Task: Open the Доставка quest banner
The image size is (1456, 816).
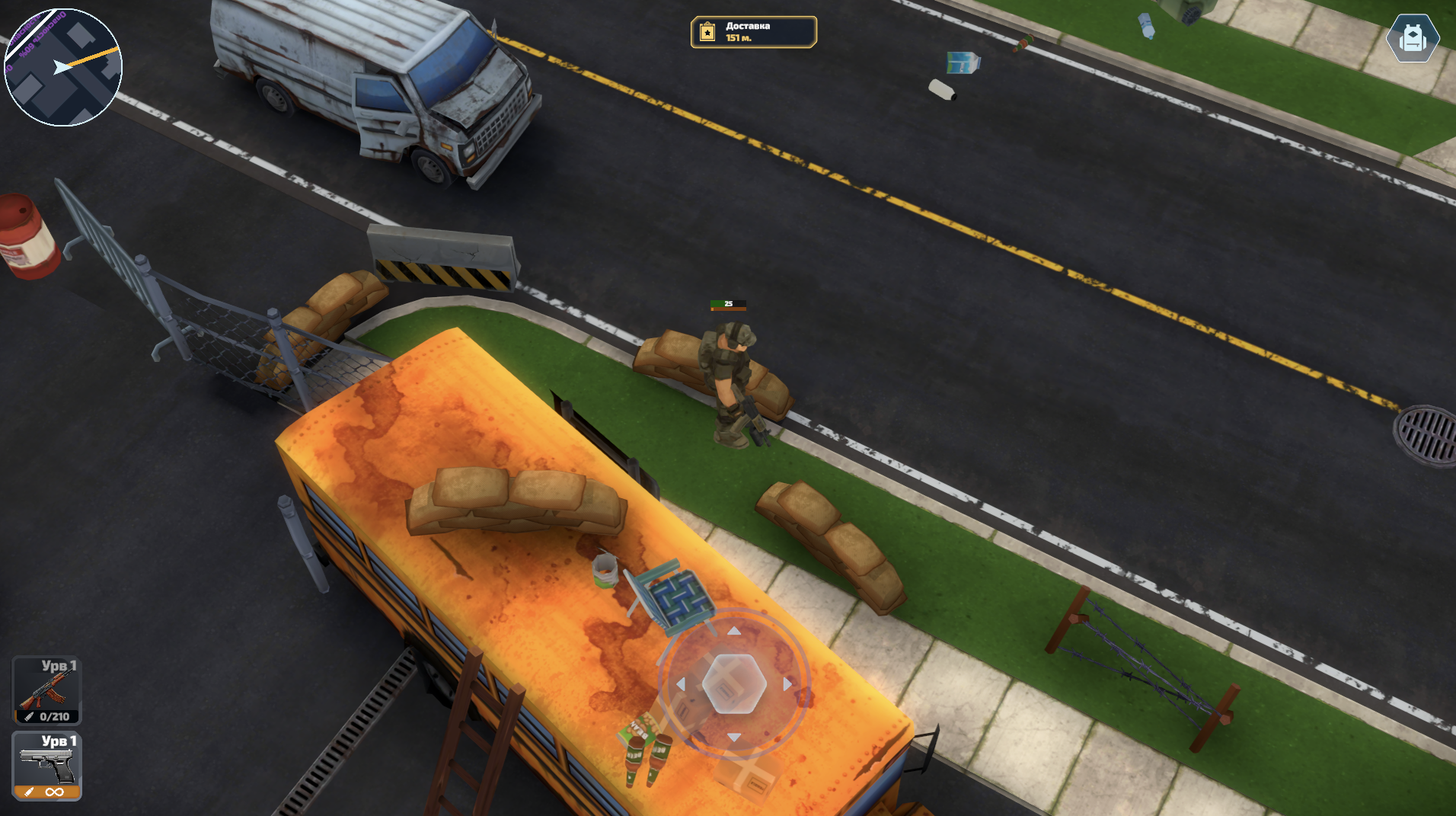Action: click(x=752, y=31)
